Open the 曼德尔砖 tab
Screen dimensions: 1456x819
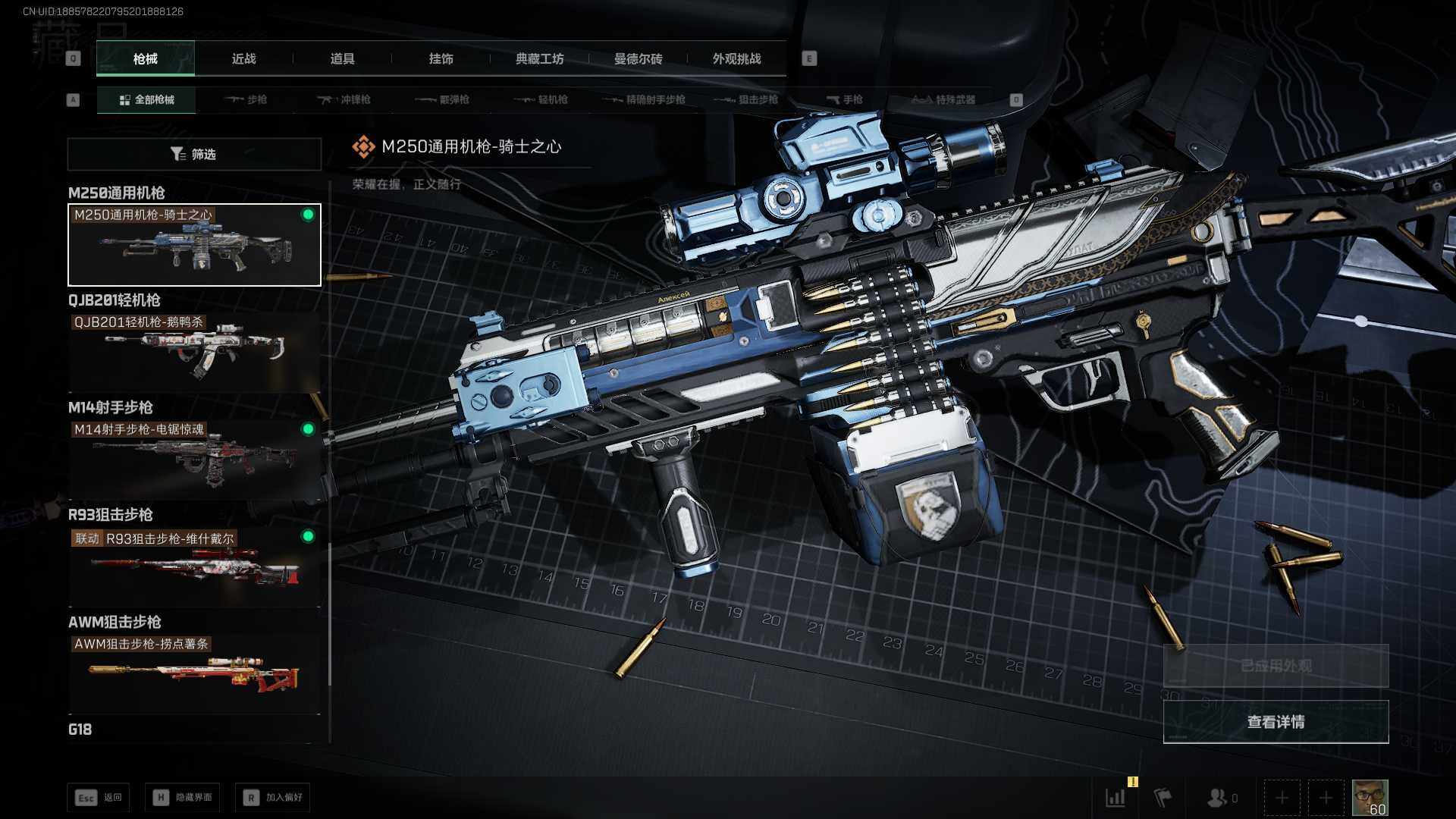(638, 59)
